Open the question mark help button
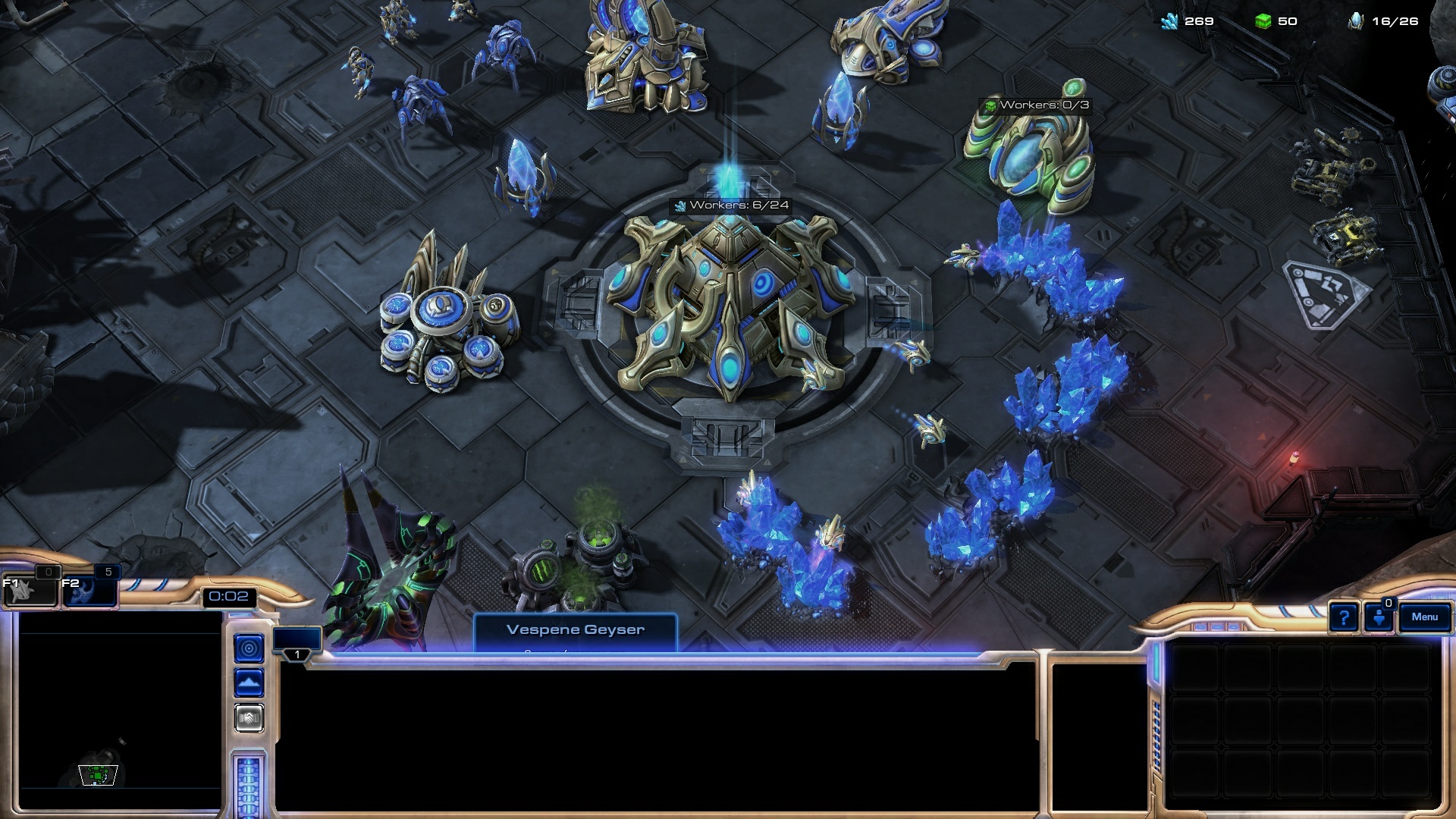Screen dimensions: 1456x819 (x=1343, y=618)
